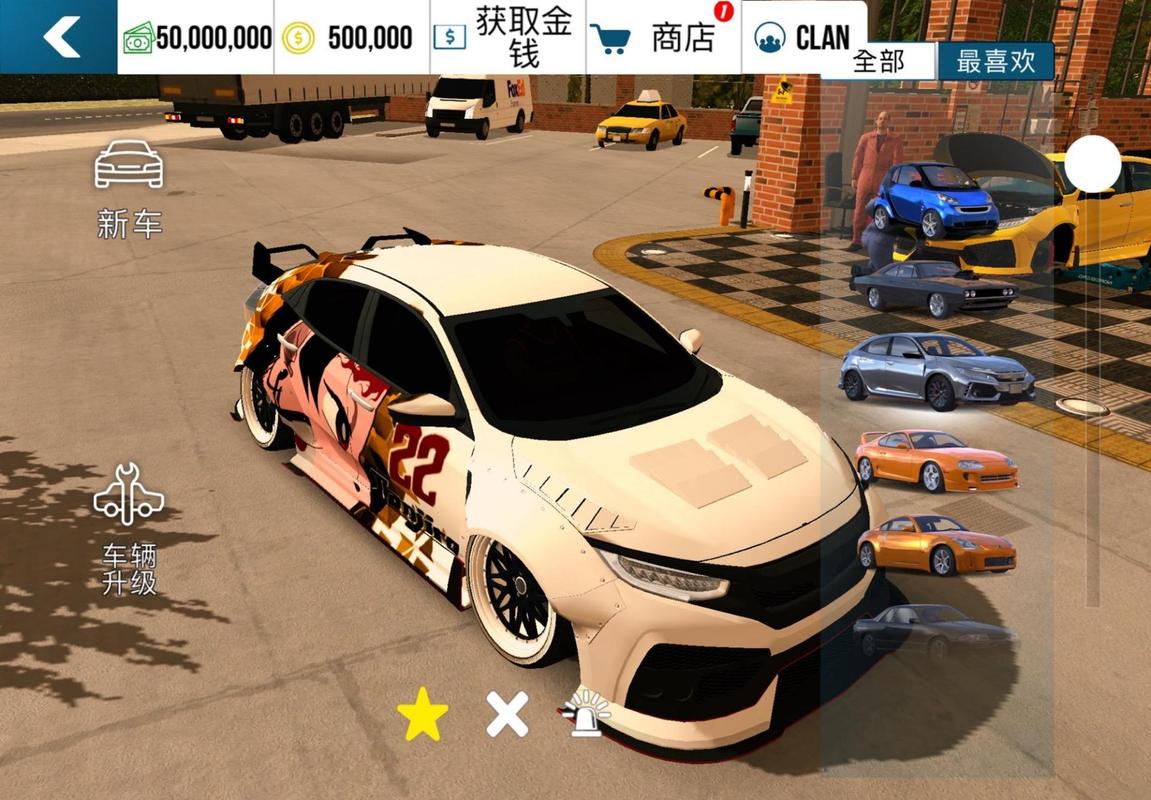Screen dimensions: 1151x800
Task: Click the white car list slider knob
Action: pyautogui.click(x=1092, y=164)
